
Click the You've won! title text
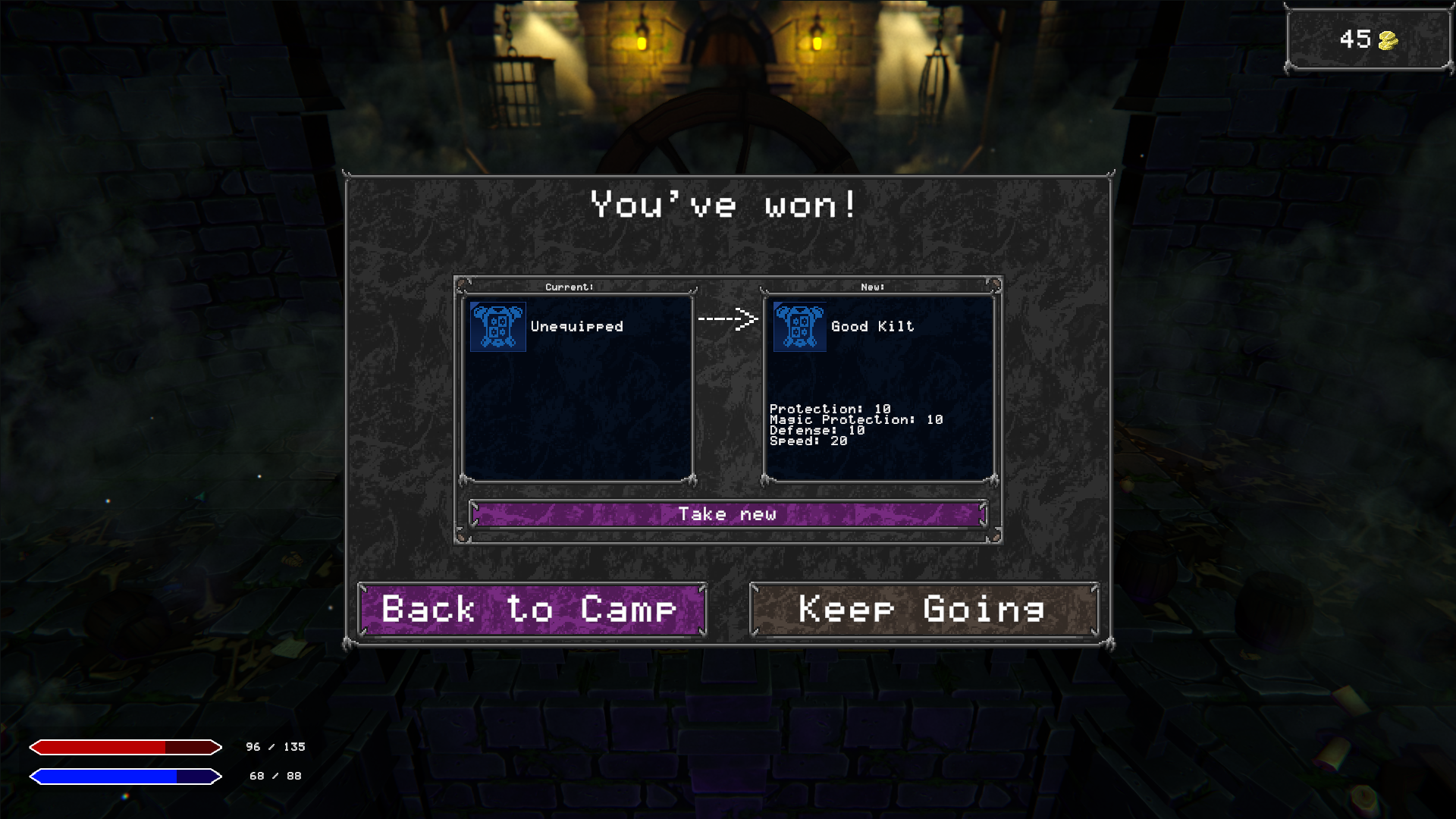[x=724, y=205]
